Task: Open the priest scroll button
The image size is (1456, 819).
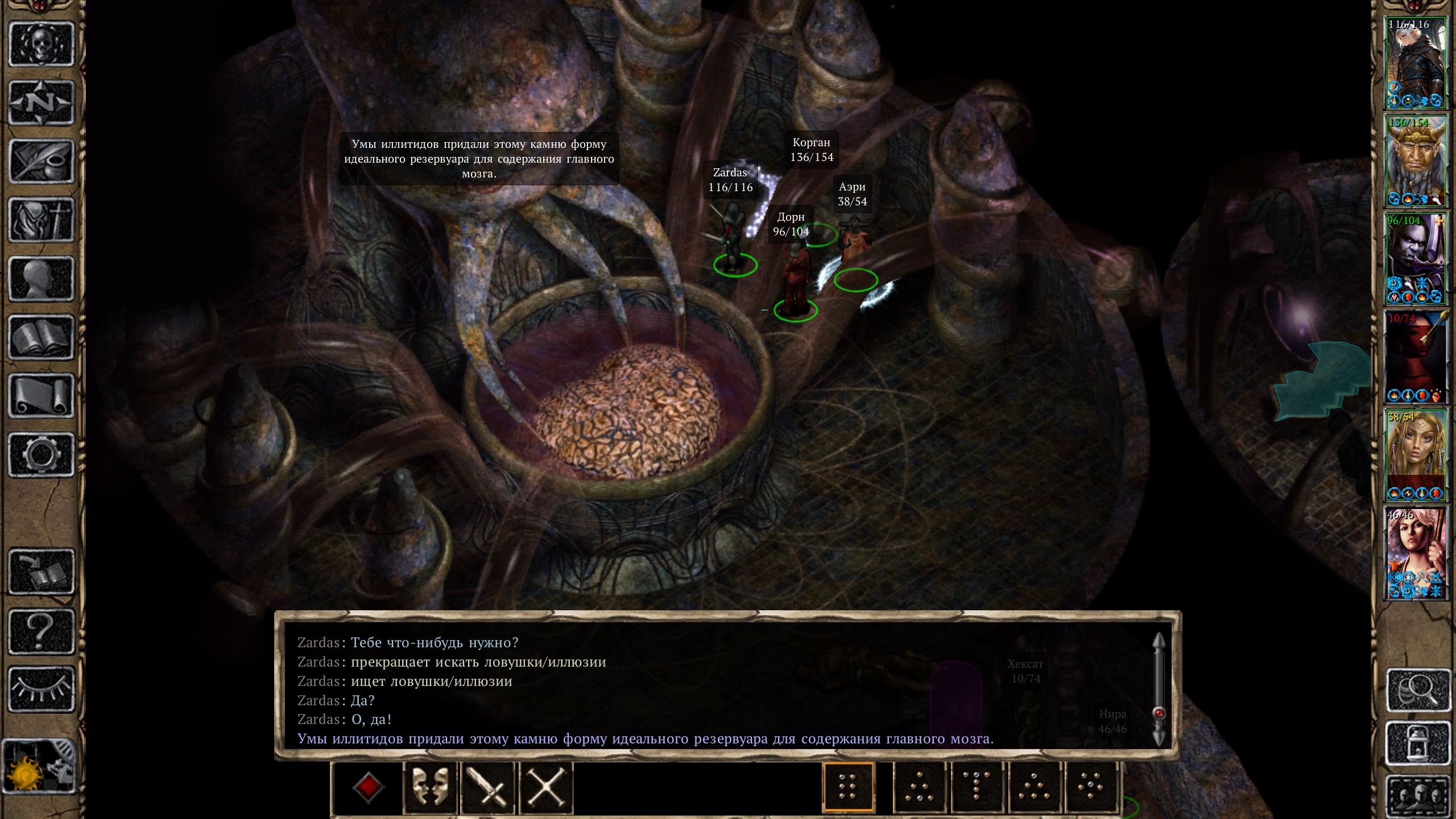Action: click(x=41, y=396)
